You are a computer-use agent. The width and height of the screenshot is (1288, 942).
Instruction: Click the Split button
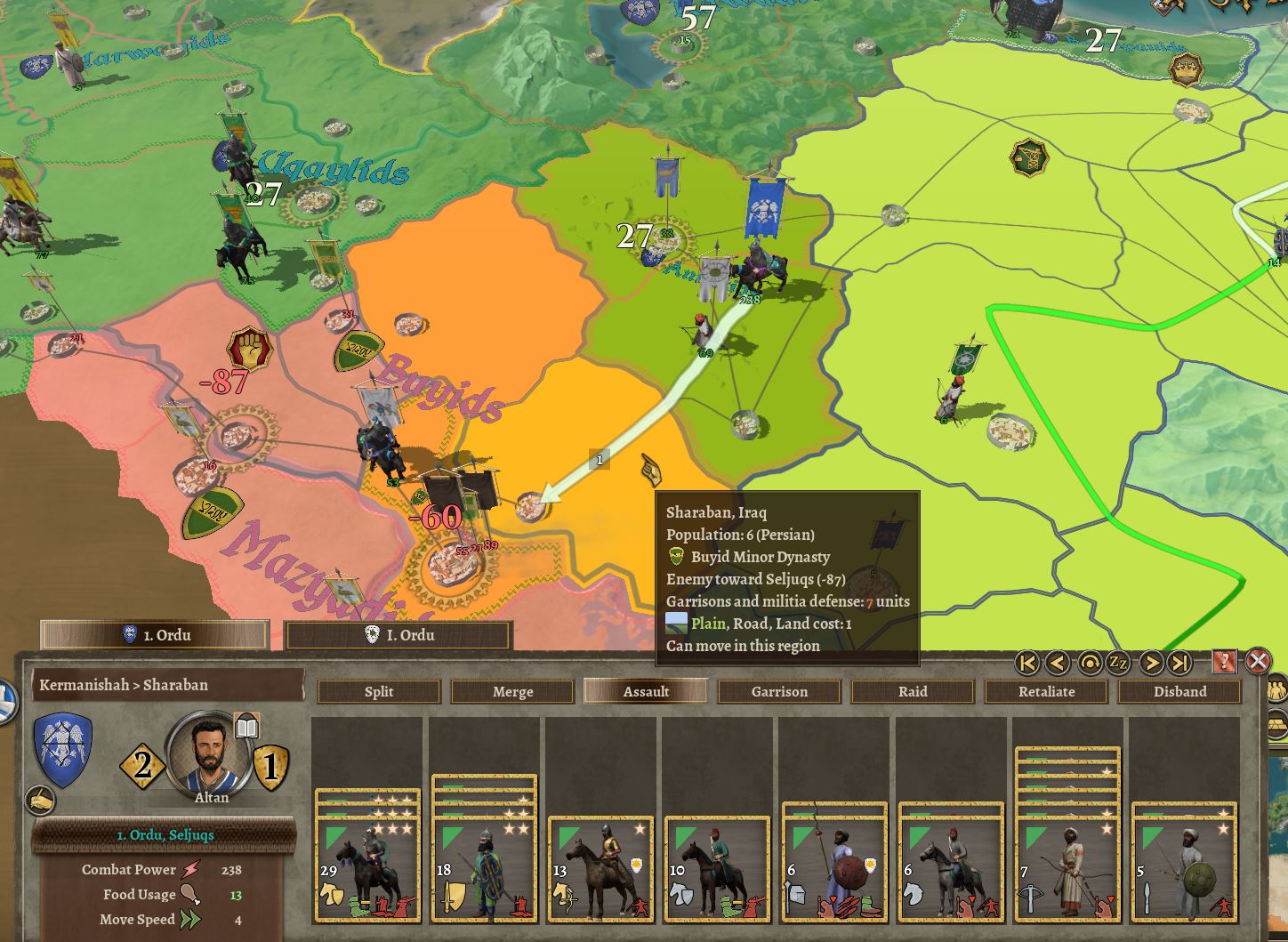tap(378, 691)
